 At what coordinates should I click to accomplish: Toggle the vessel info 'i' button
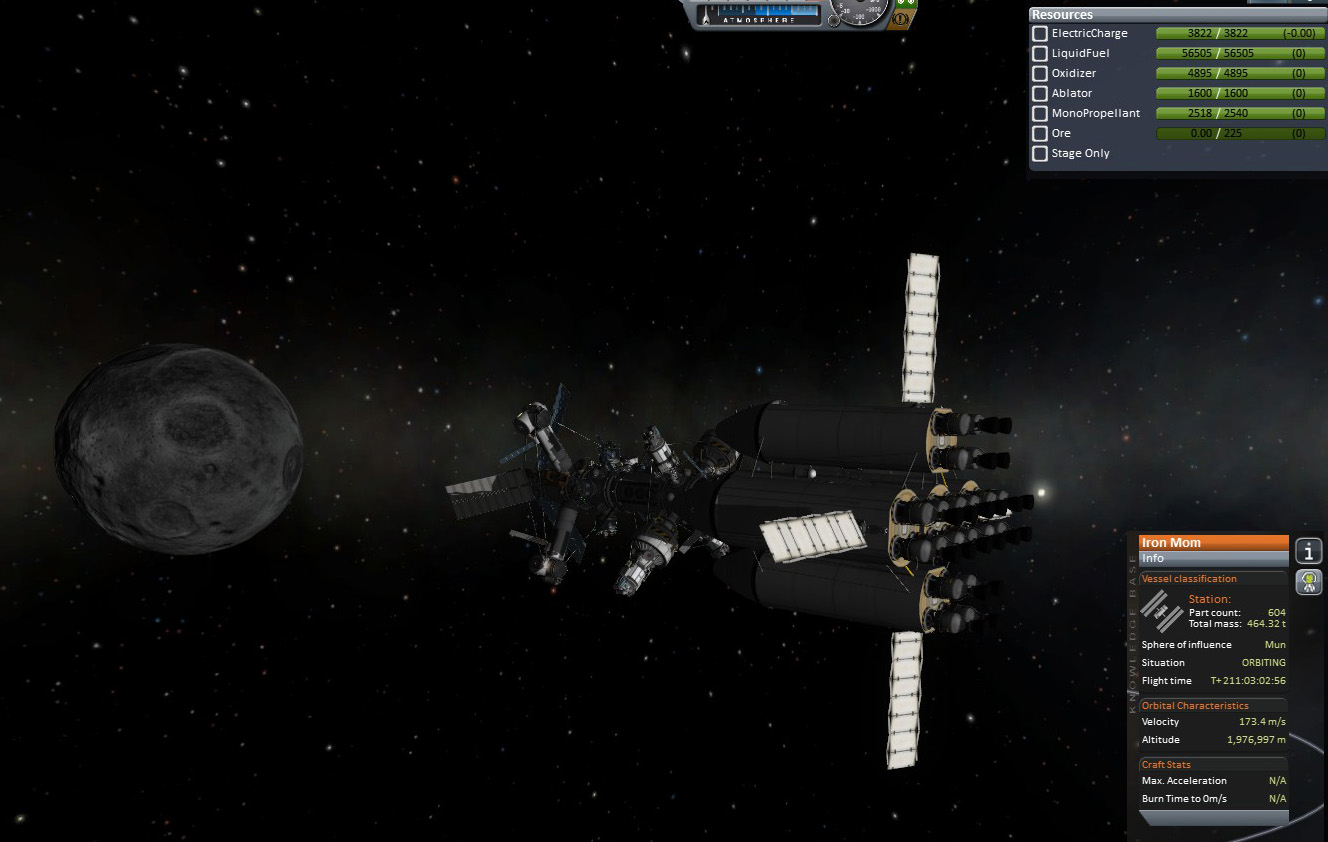pyautogui.click(x=1309, y=551)
